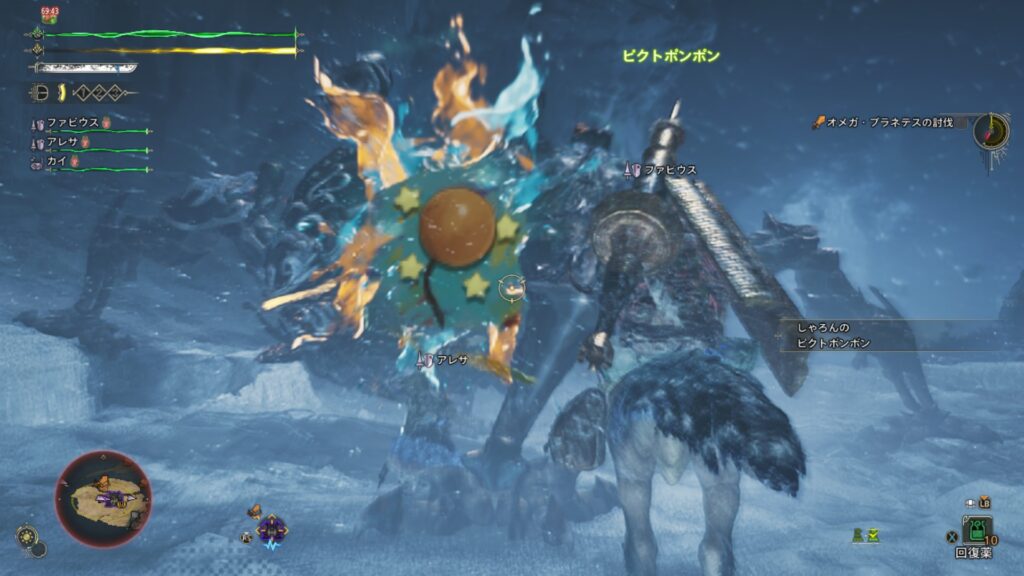The height and width of the screenshot is (576, 1024).
Task: Select party member カイ in the list
Action: [56, 160]
